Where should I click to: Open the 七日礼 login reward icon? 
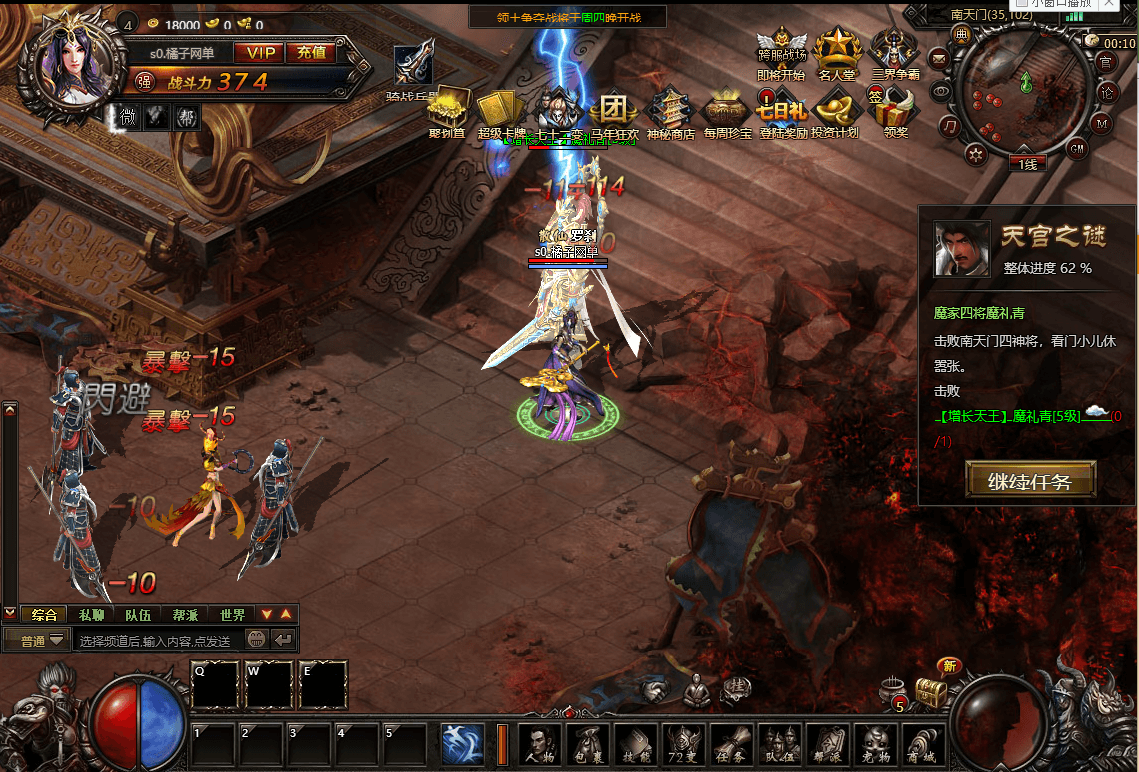pyautogui.click(x=783, y=113)
